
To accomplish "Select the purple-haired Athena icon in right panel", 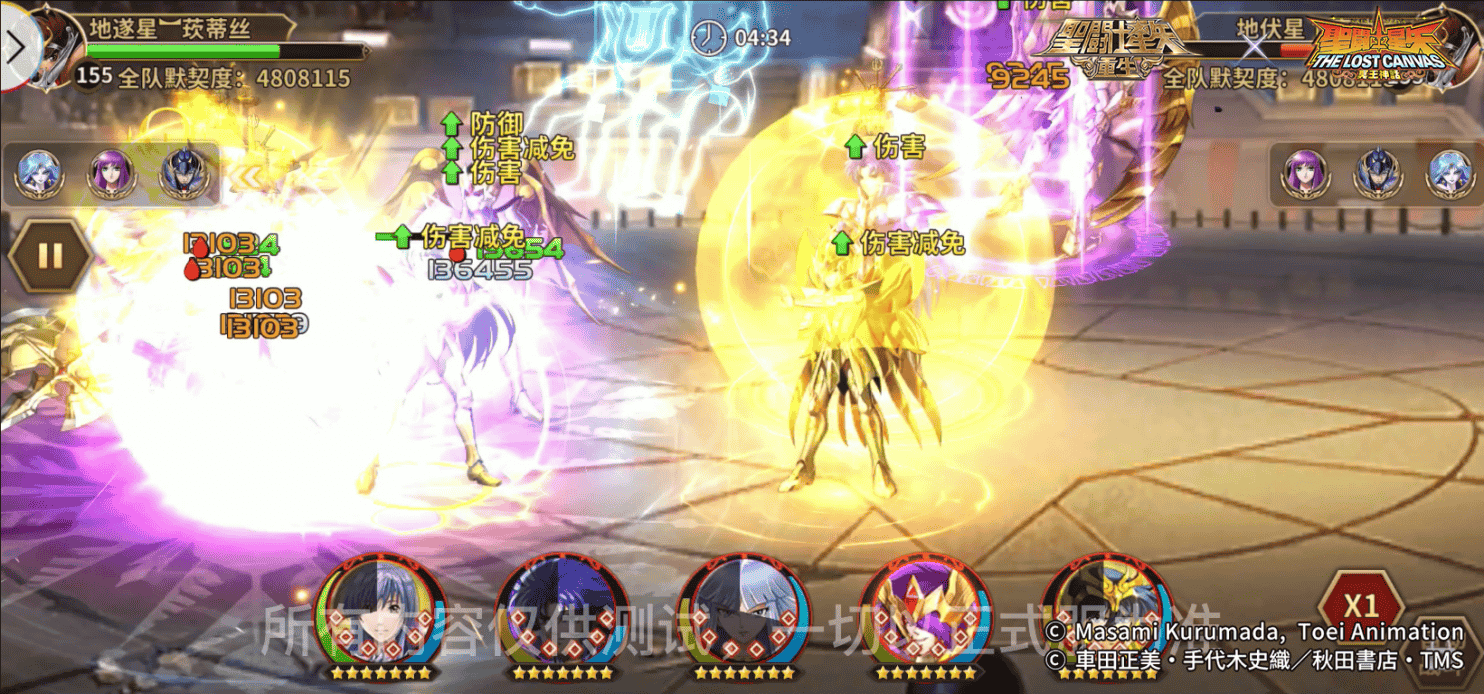I will (1304, 174).
